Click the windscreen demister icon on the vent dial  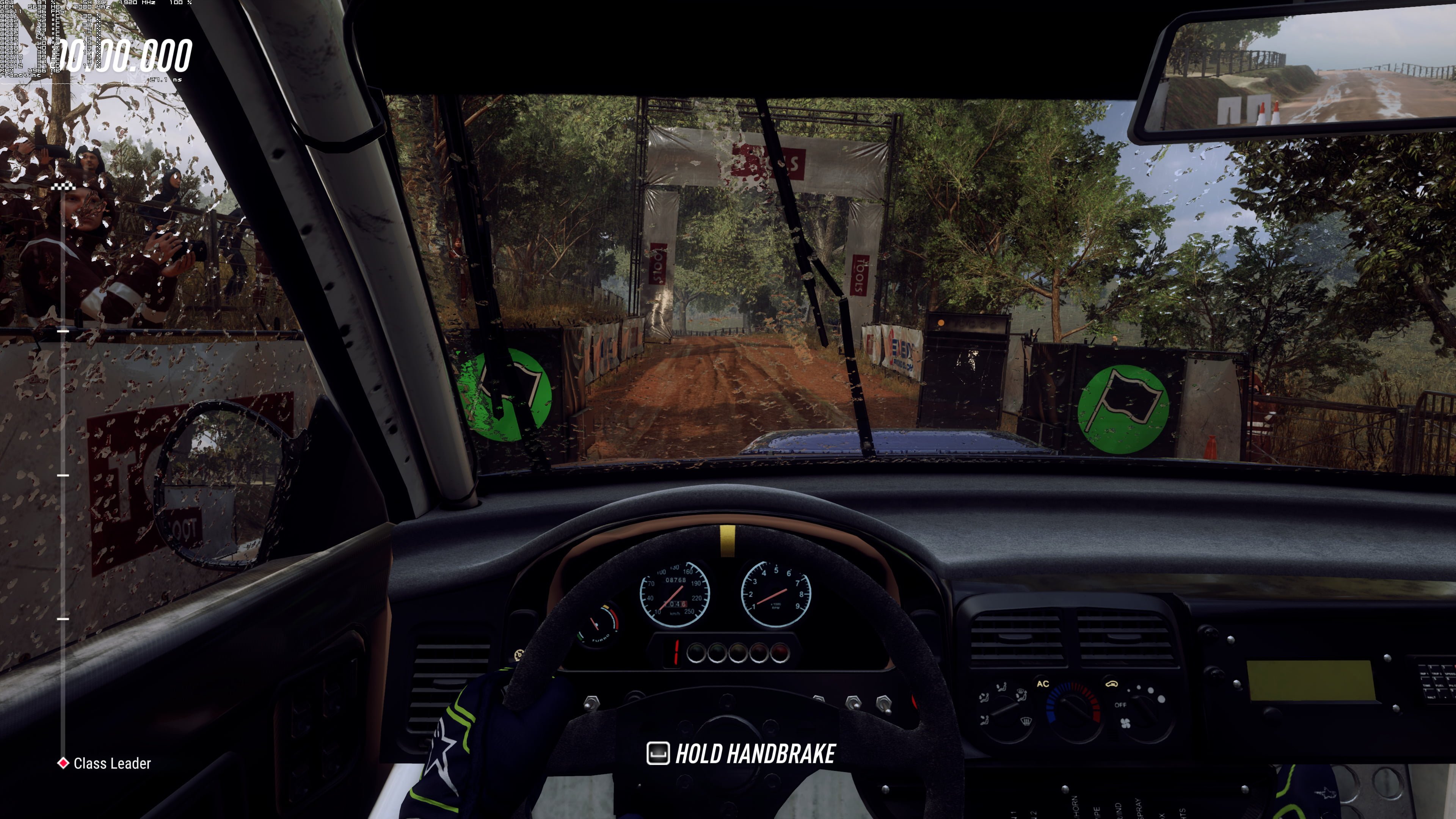(1026, 722)
